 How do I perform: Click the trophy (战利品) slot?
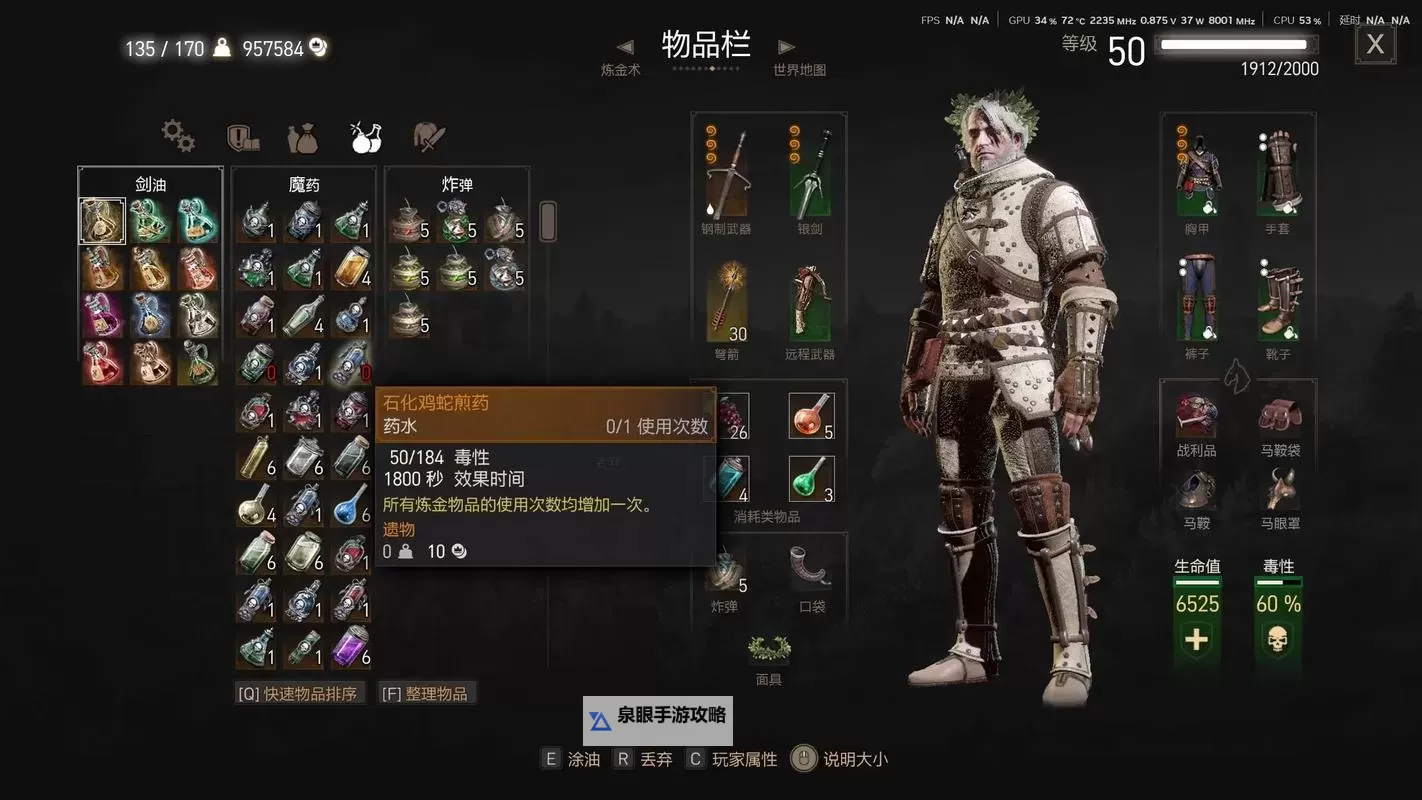(x=1196, y=415)
